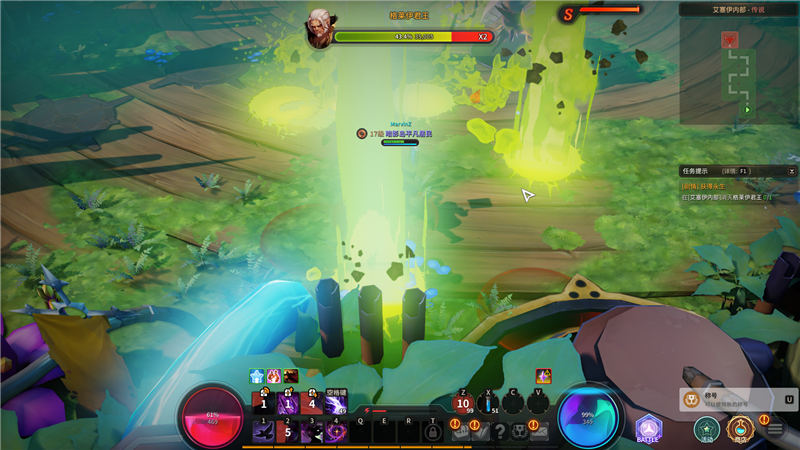
Task: Open the treasure chest menu icon
Action: (x=461, y=431)
